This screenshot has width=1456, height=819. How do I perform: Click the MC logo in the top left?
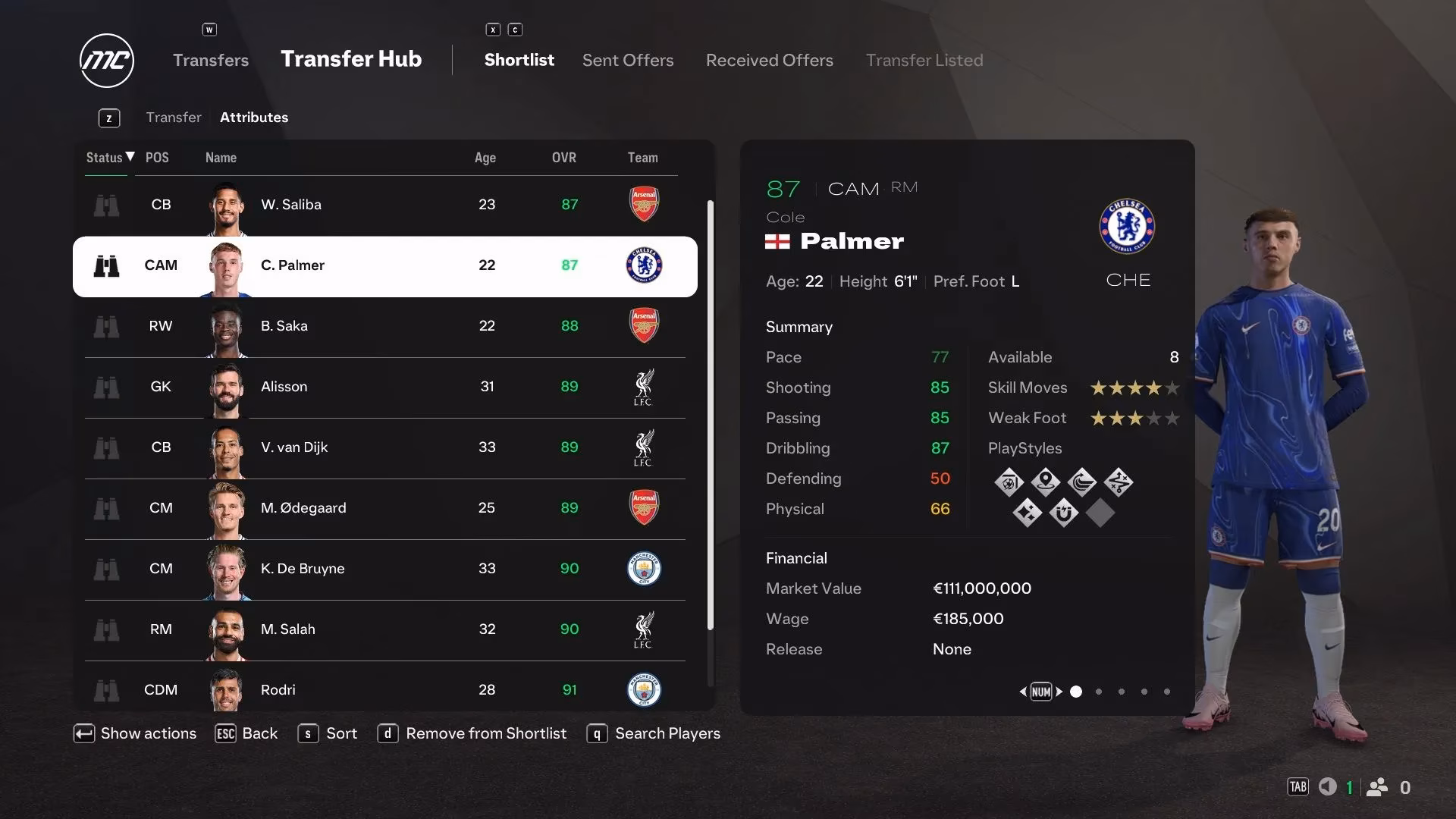point(106,60)
